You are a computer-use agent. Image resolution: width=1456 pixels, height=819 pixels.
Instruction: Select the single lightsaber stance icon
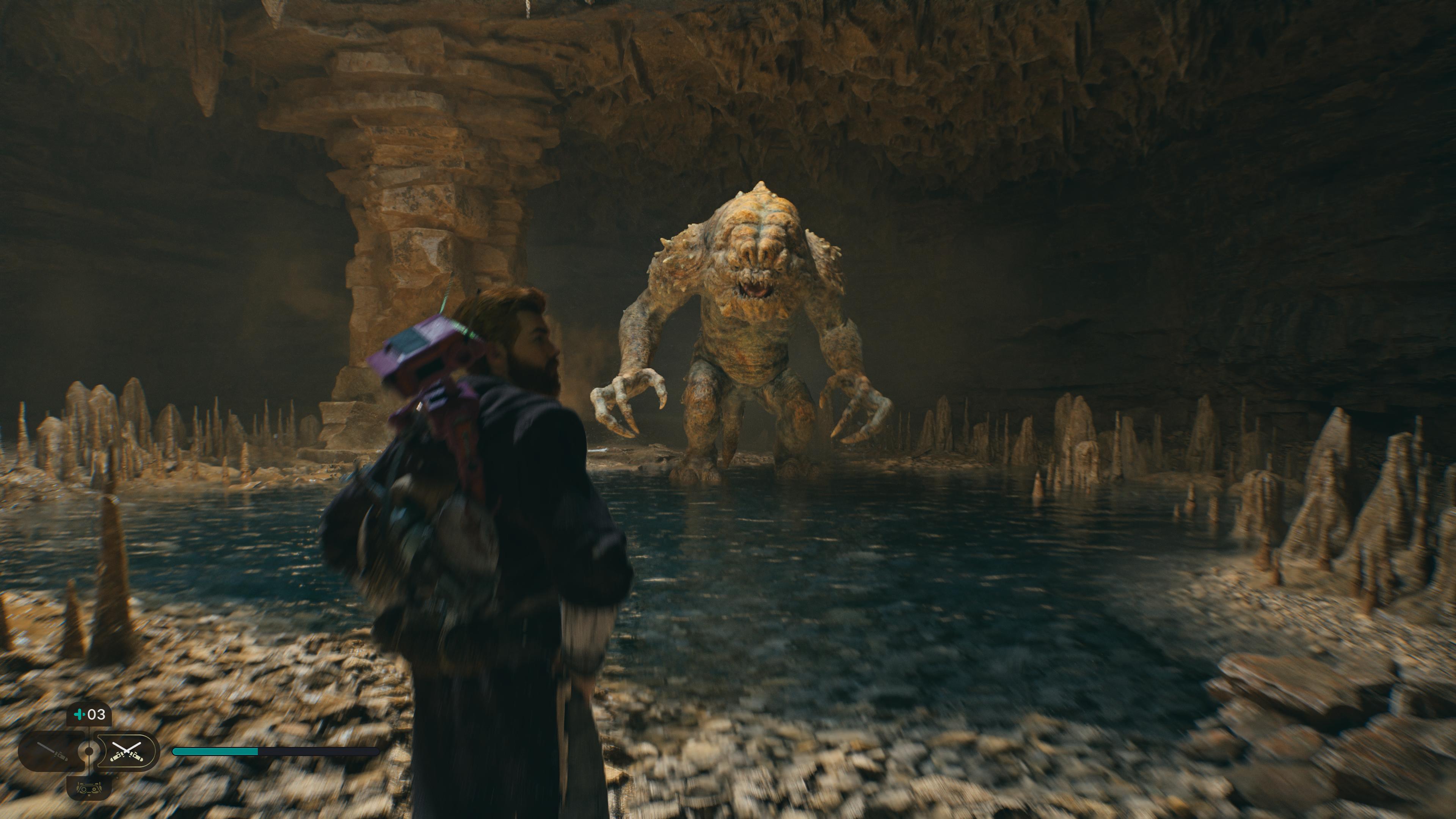point(52,751)
